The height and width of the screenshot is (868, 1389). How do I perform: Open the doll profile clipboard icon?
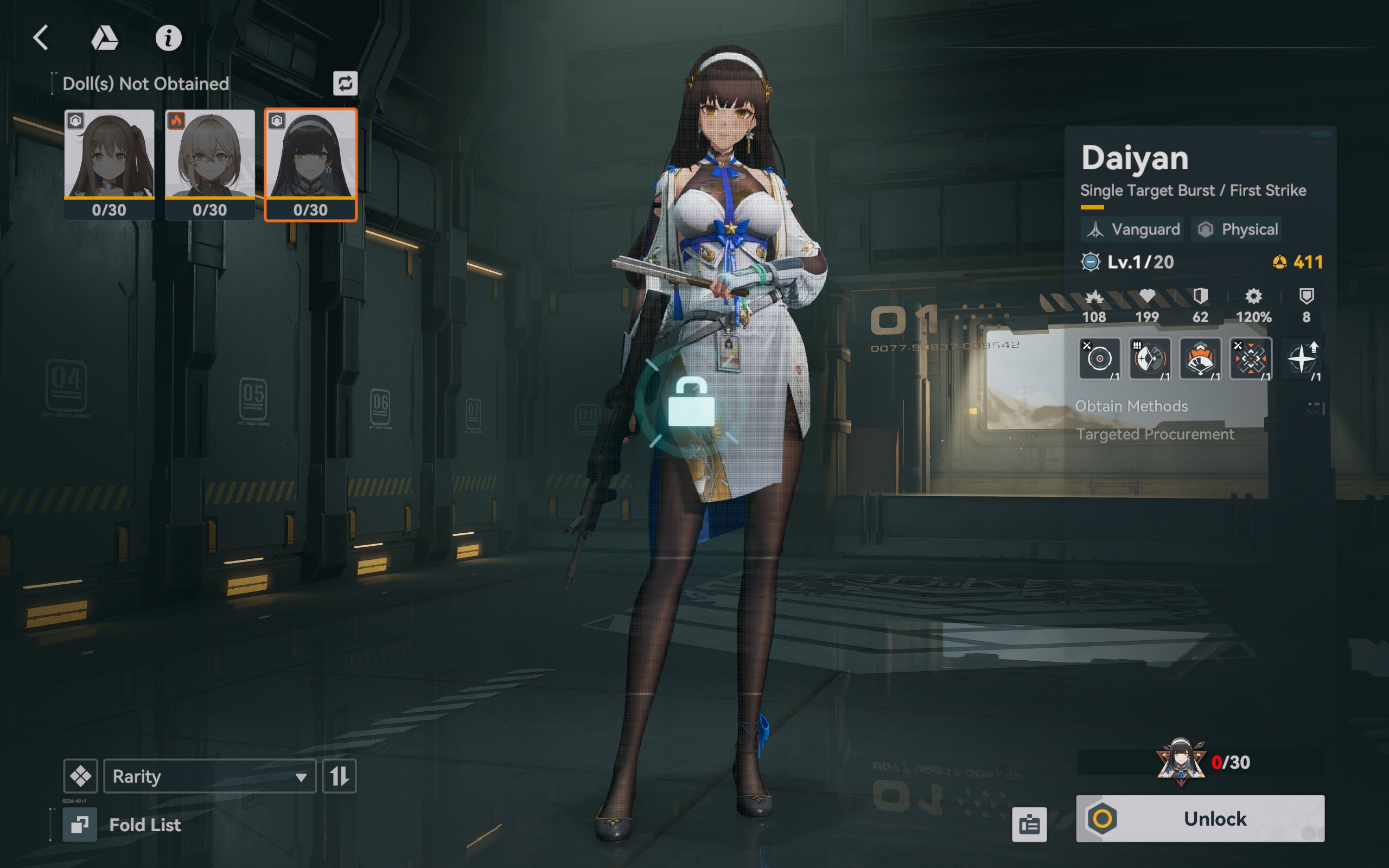(x=1029, y=825)
